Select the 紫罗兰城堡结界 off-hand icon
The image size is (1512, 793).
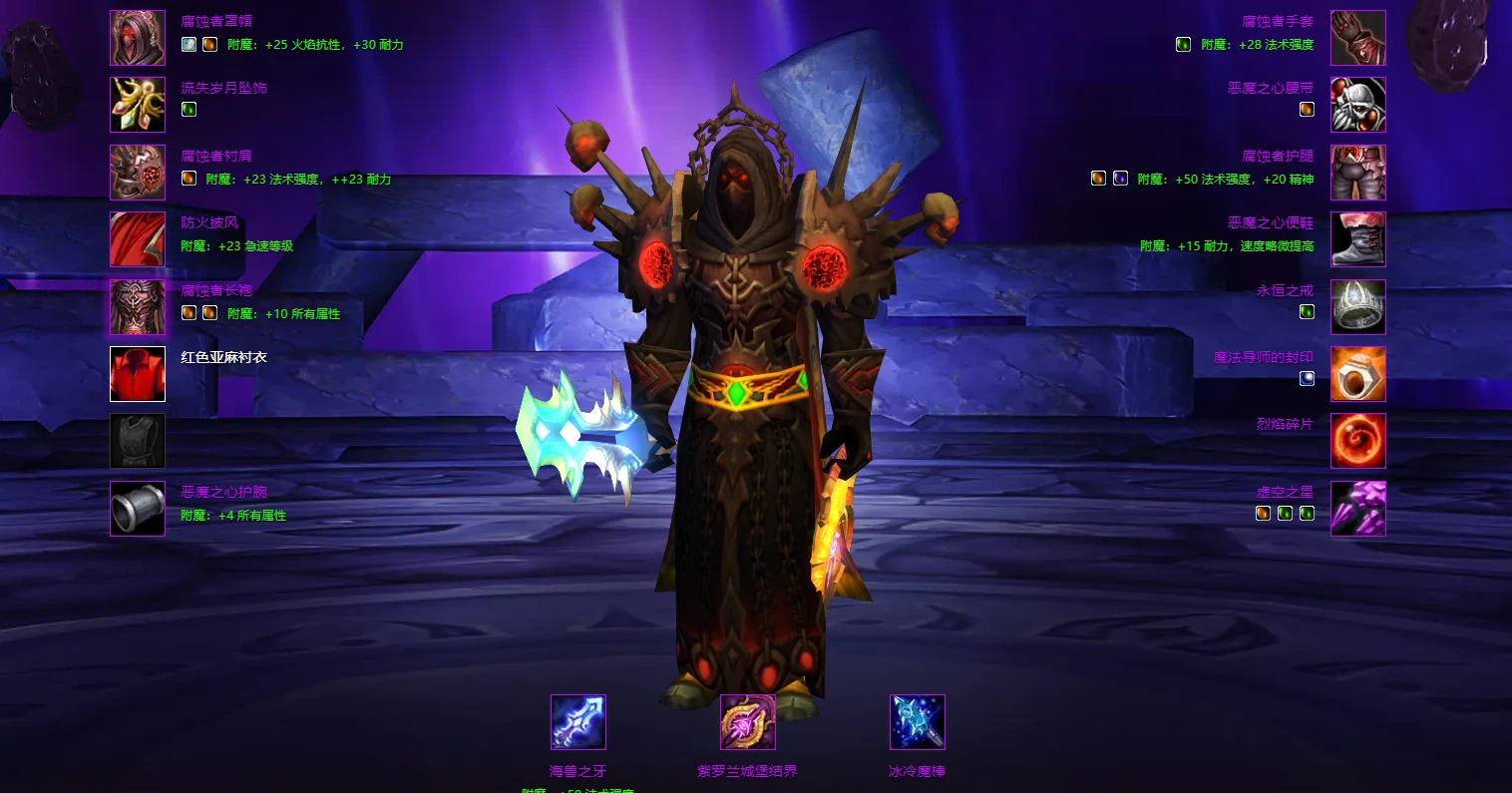click(748, 722)
